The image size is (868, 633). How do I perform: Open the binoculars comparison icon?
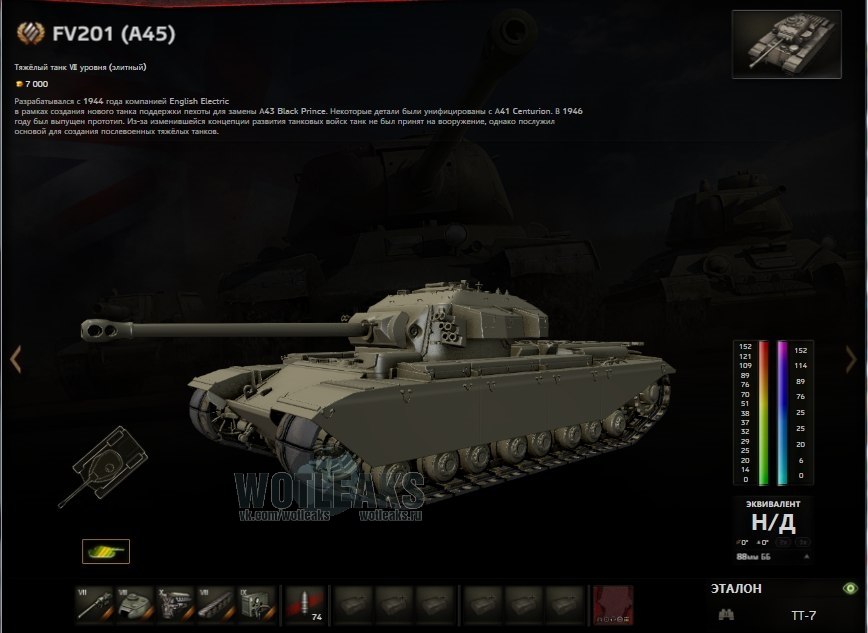(x=726, y=614)
